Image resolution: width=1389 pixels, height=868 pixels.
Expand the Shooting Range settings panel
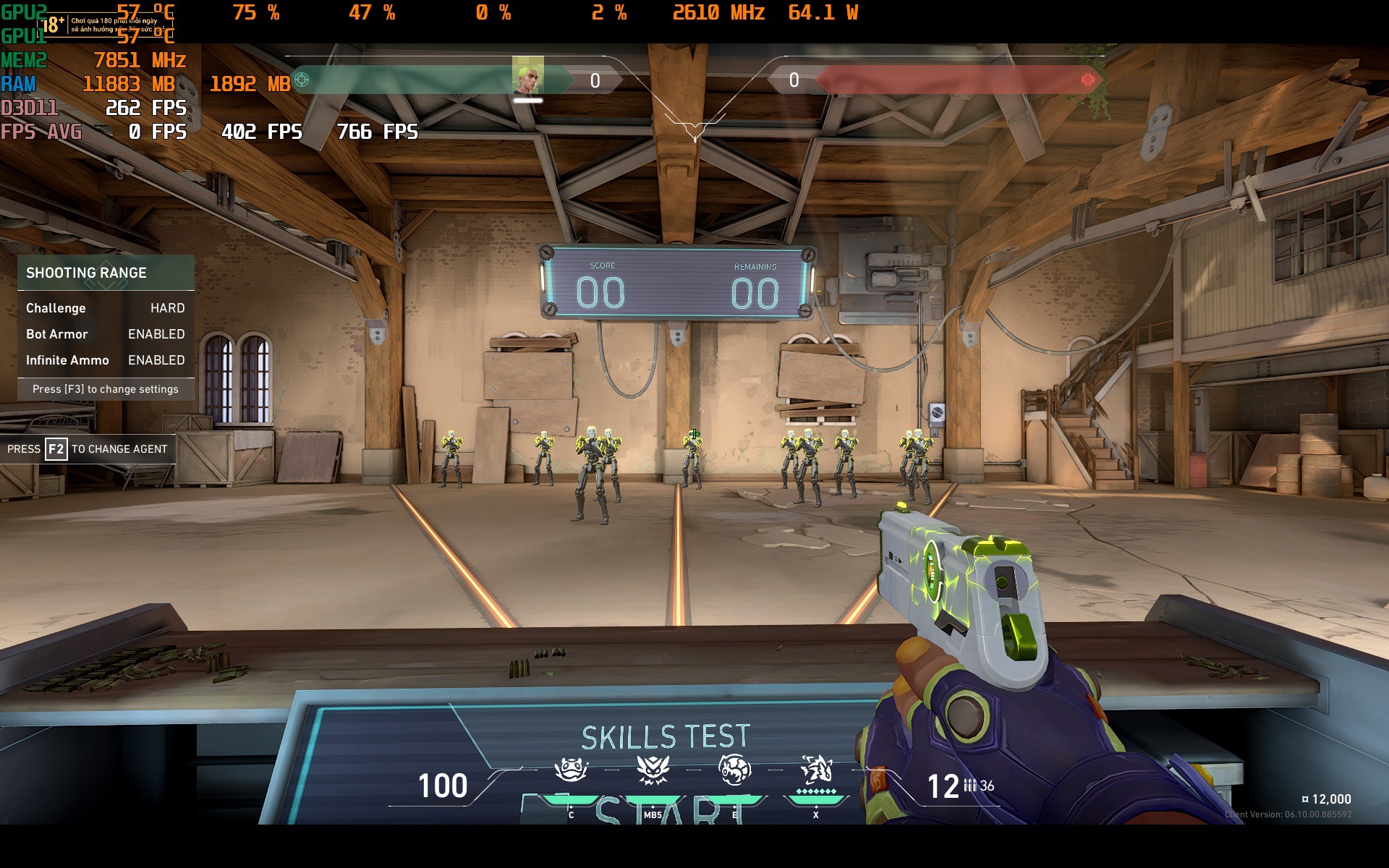(x=105, y=389)
